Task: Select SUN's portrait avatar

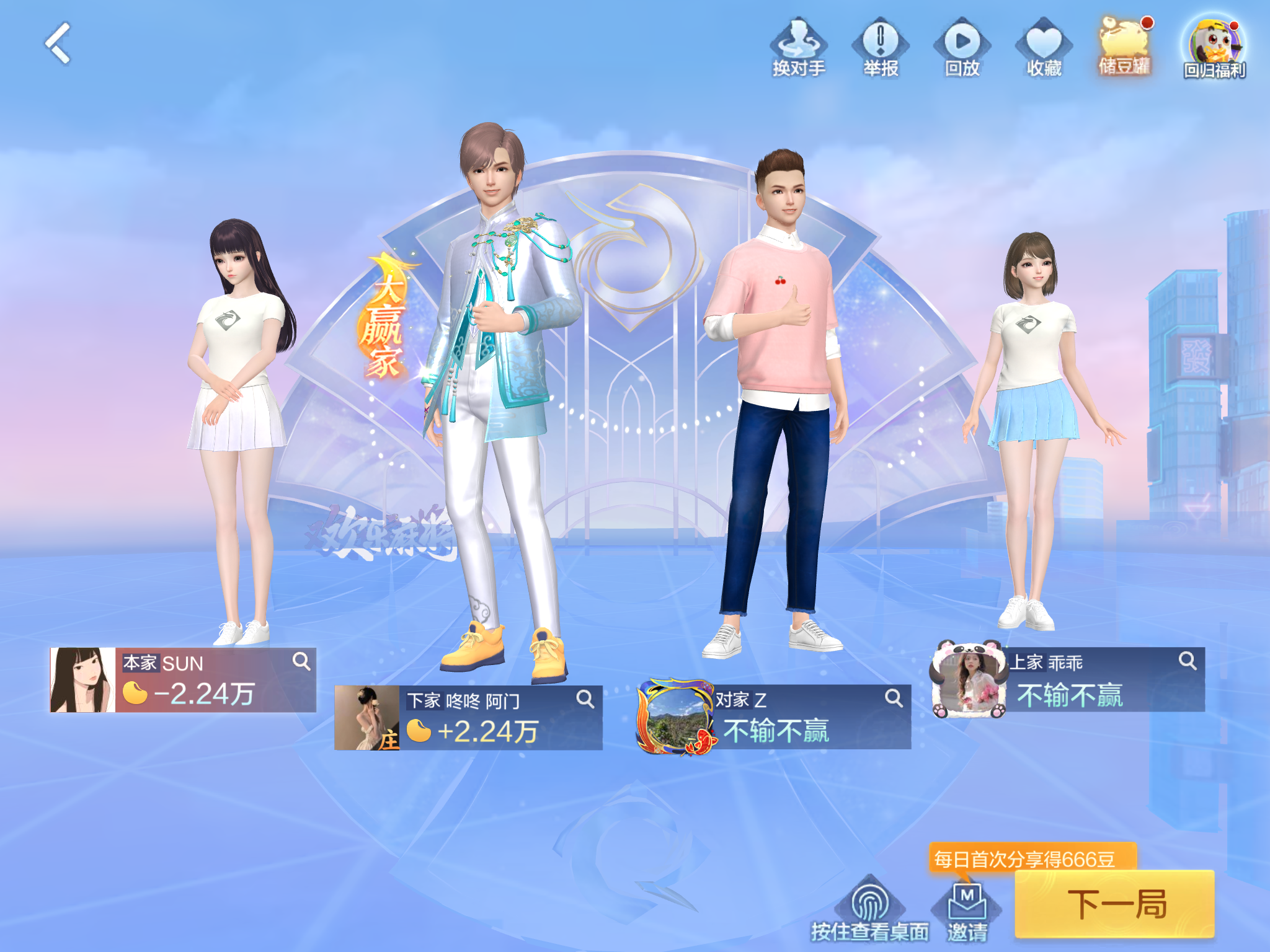Action: [x=82, y=680]
